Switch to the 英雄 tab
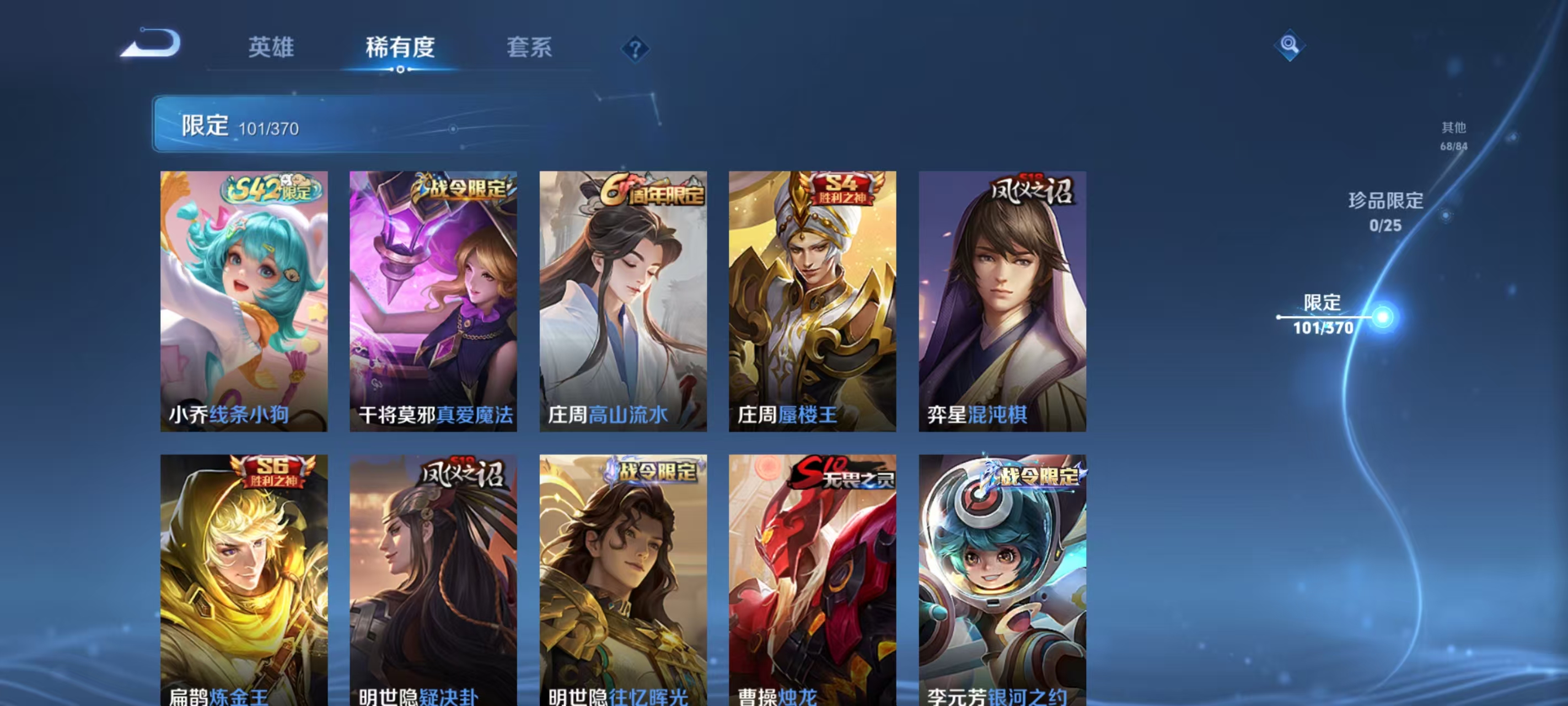 271,48
